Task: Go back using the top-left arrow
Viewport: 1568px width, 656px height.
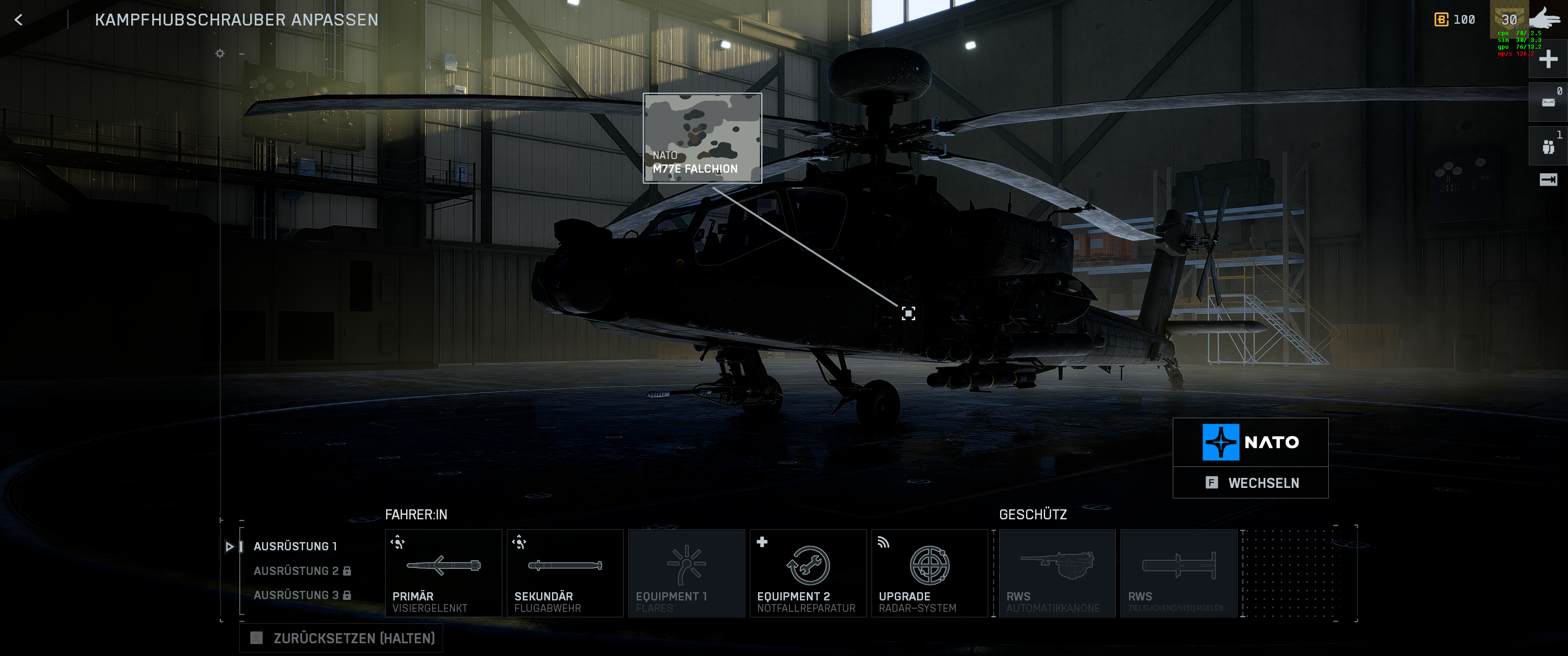Action: (19, 20)
